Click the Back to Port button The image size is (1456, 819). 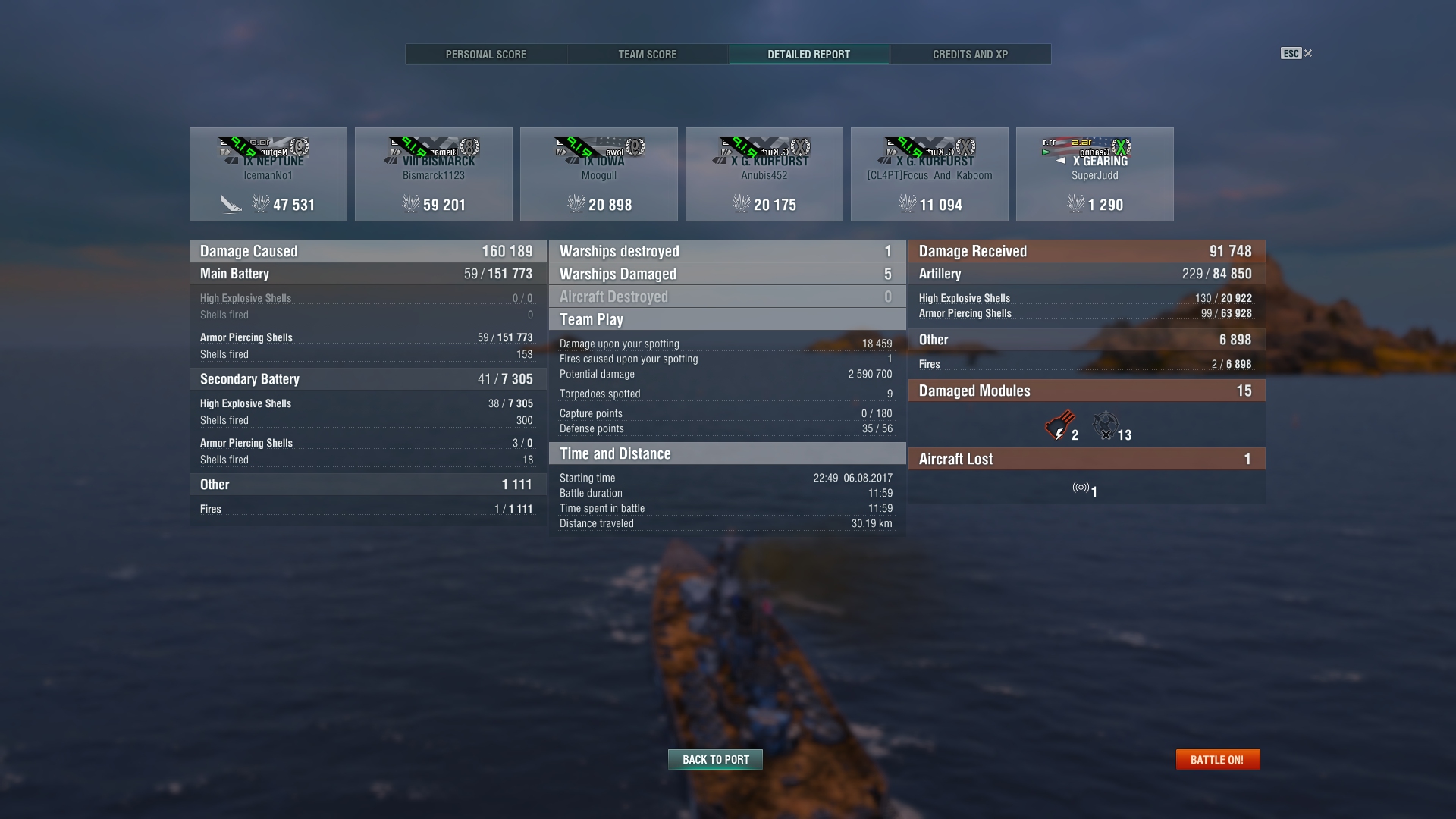tap(715, 759)
